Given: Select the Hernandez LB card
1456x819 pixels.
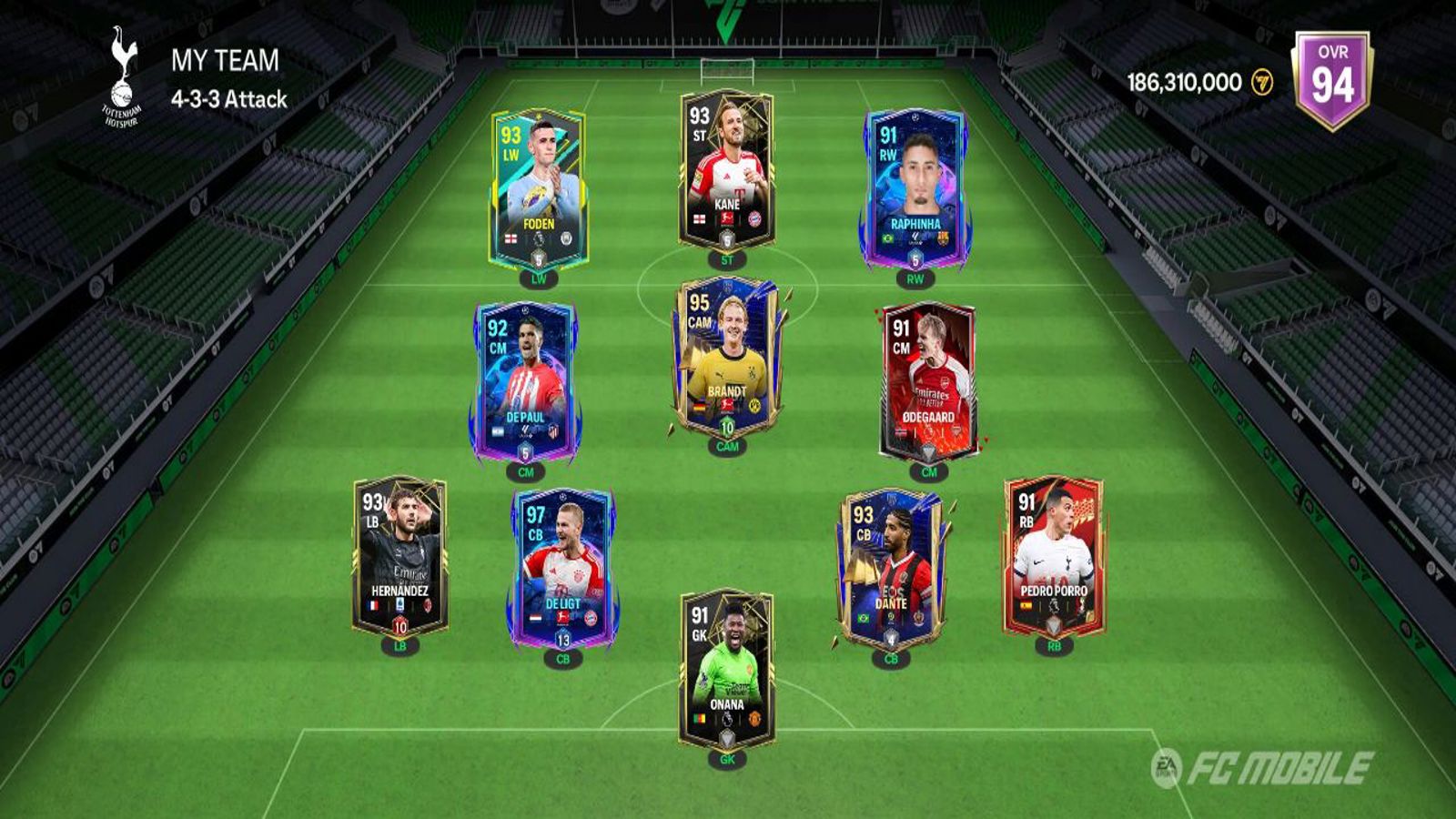Looking at the screenshot, I should point(399,555).
